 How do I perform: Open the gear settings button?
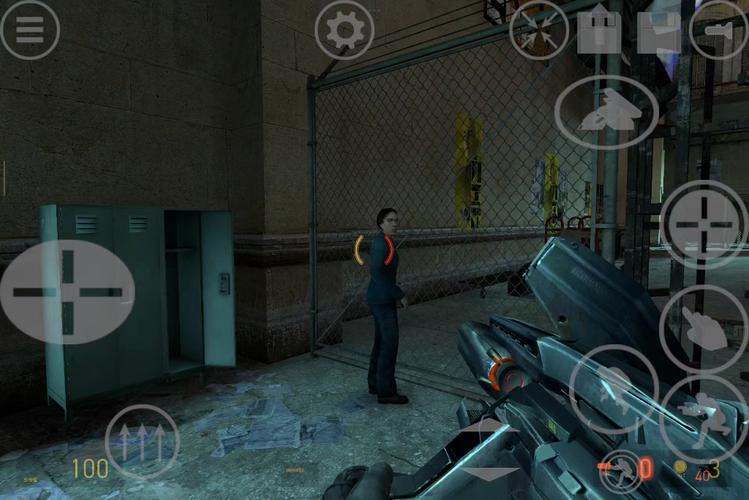tap(345, 30)
